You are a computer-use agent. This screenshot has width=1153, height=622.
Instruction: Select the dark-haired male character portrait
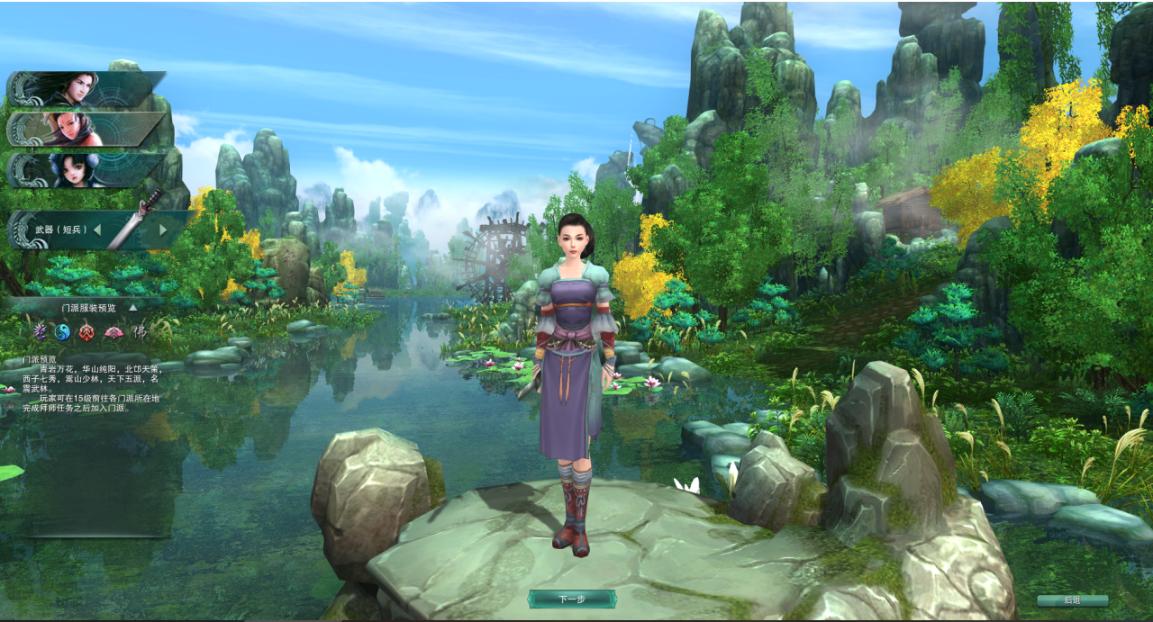[x=85, y=88]
